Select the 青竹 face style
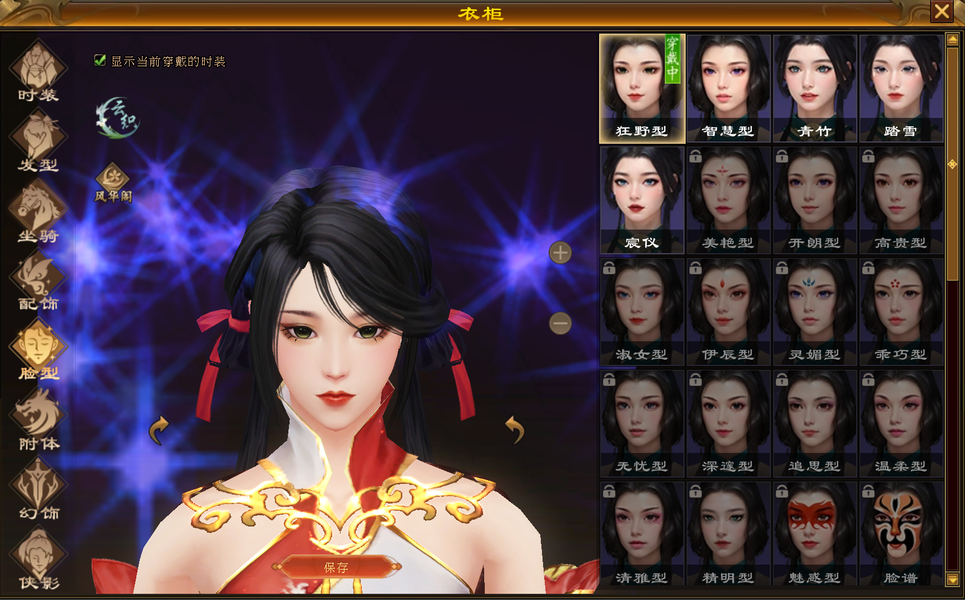Image resolution: width=965 pixels, height=600 pixels. pos(814,88)
